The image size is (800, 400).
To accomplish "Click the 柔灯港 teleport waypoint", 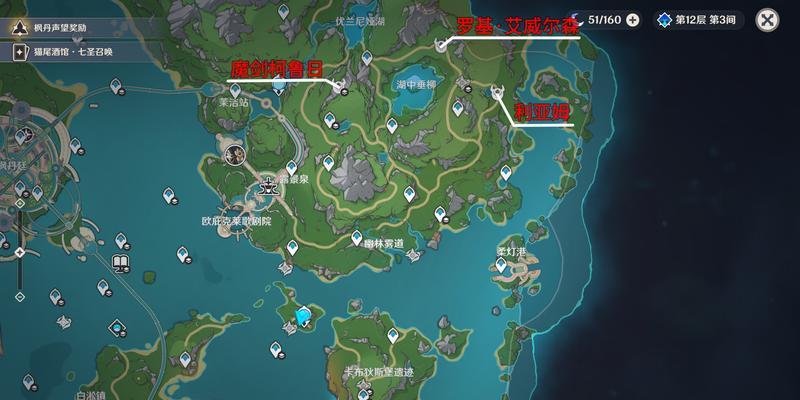I will coord(502,265).
